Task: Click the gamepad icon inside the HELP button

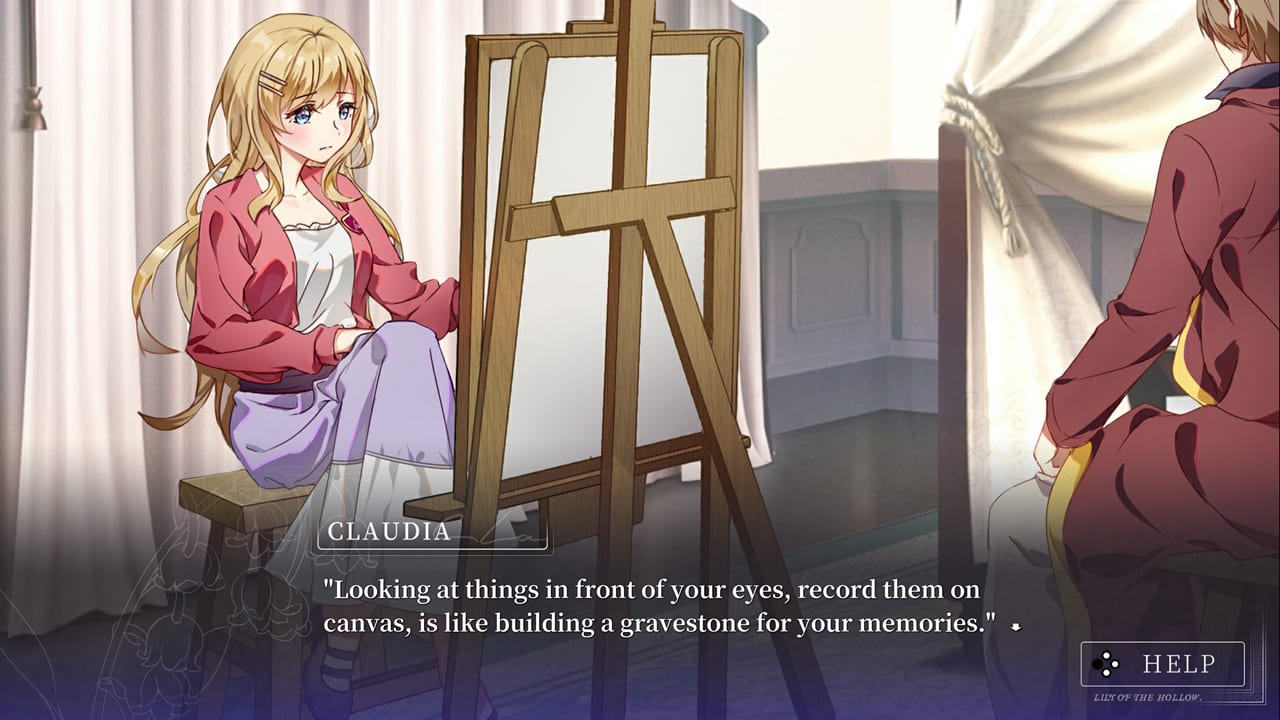Action: (x=1106, y=663)
